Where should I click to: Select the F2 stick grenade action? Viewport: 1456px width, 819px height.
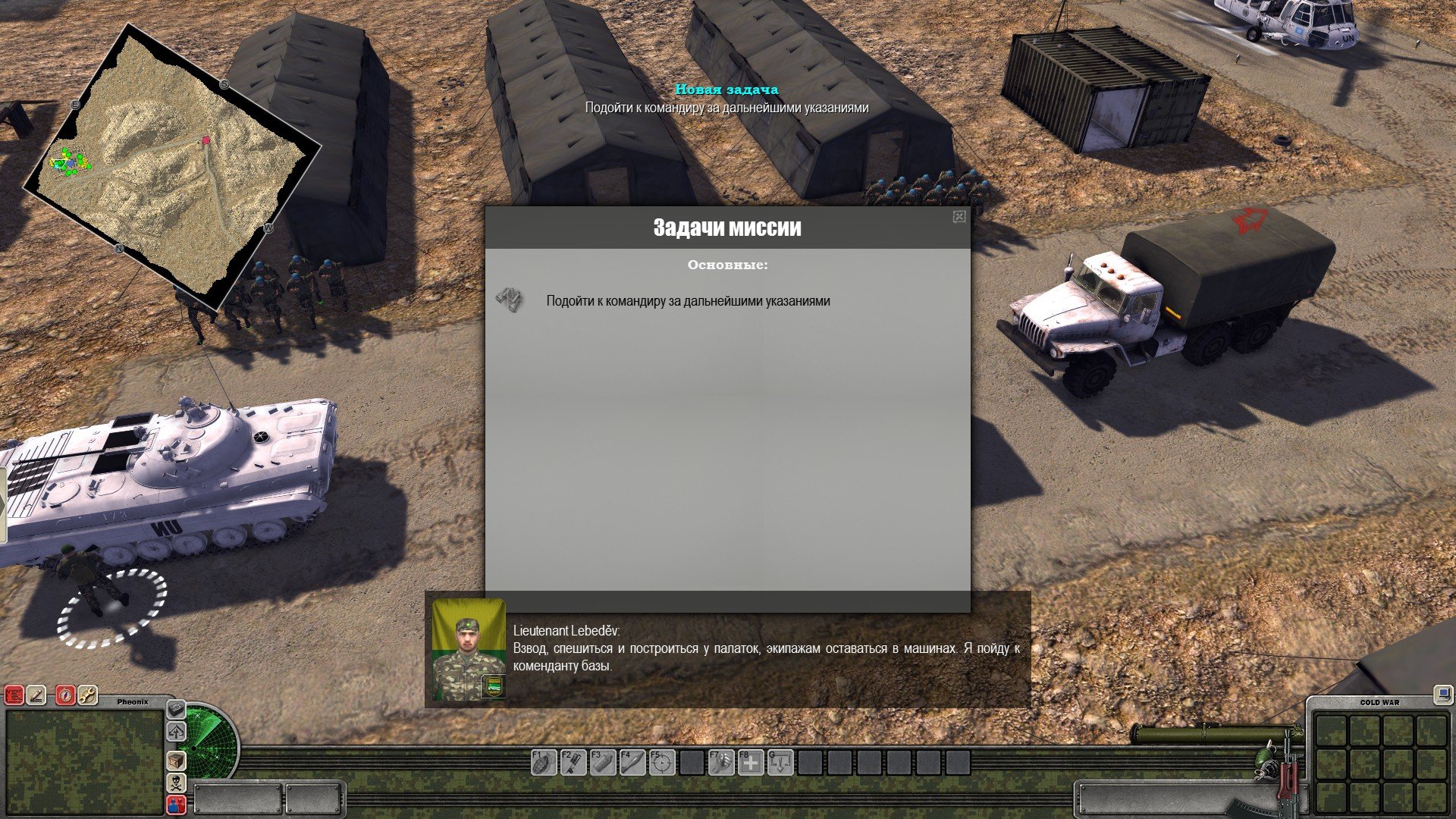tap(573, 762)
